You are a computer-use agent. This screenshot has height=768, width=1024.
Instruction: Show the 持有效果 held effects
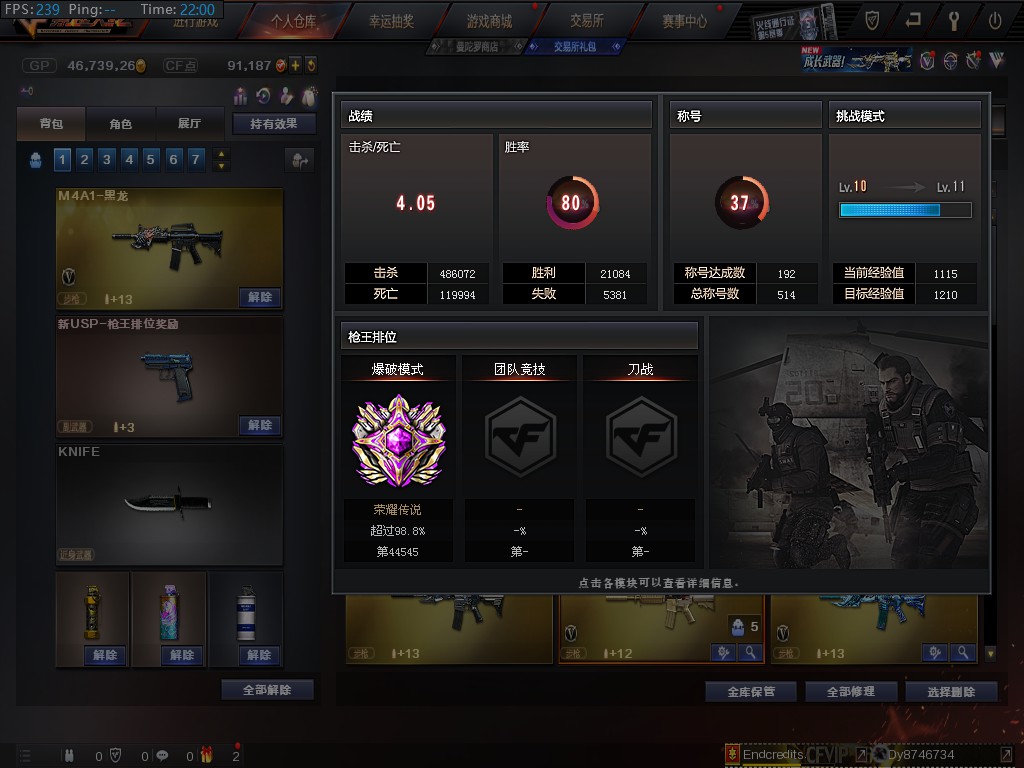click(x=274, y=124)
